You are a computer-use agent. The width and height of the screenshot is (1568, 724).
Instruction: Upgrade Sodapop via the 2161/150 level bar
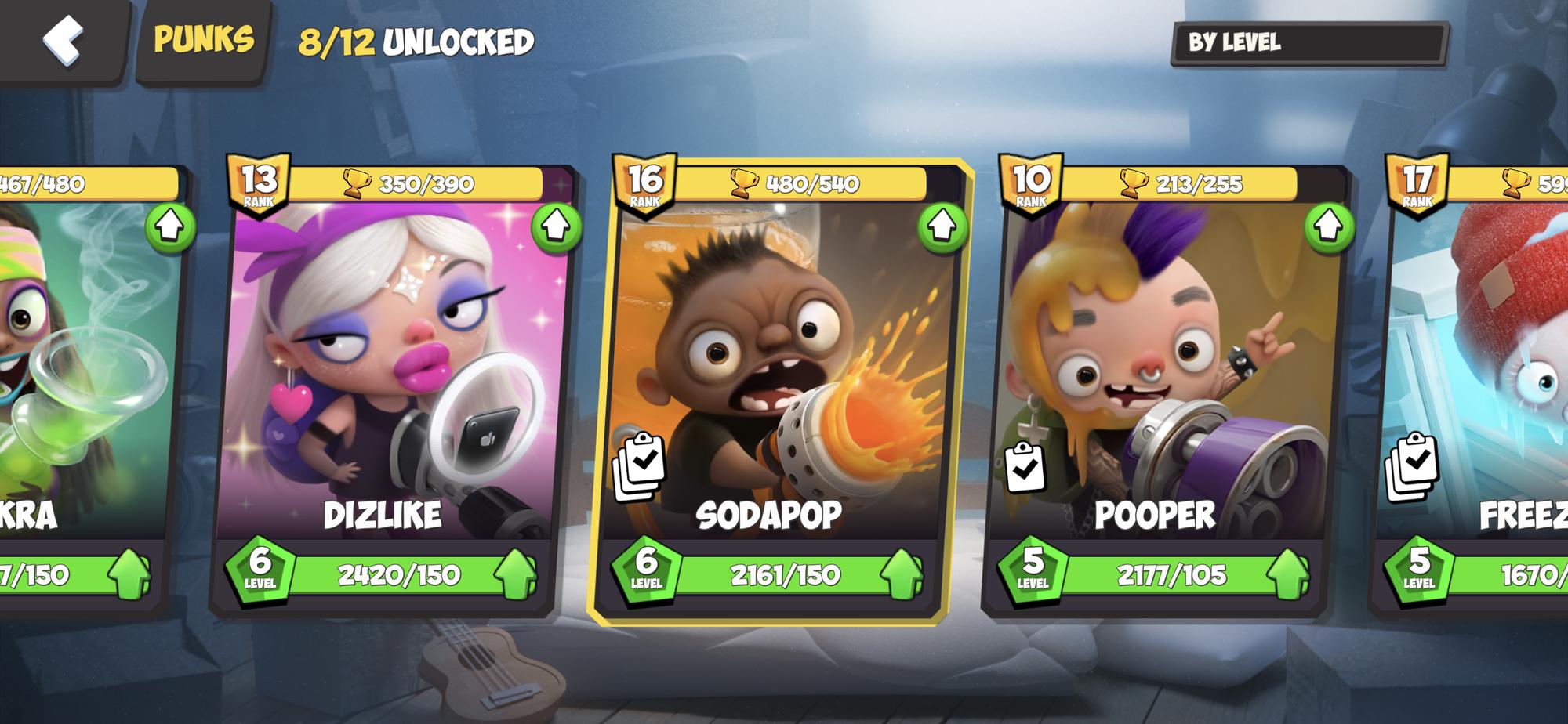coord(786,576)
